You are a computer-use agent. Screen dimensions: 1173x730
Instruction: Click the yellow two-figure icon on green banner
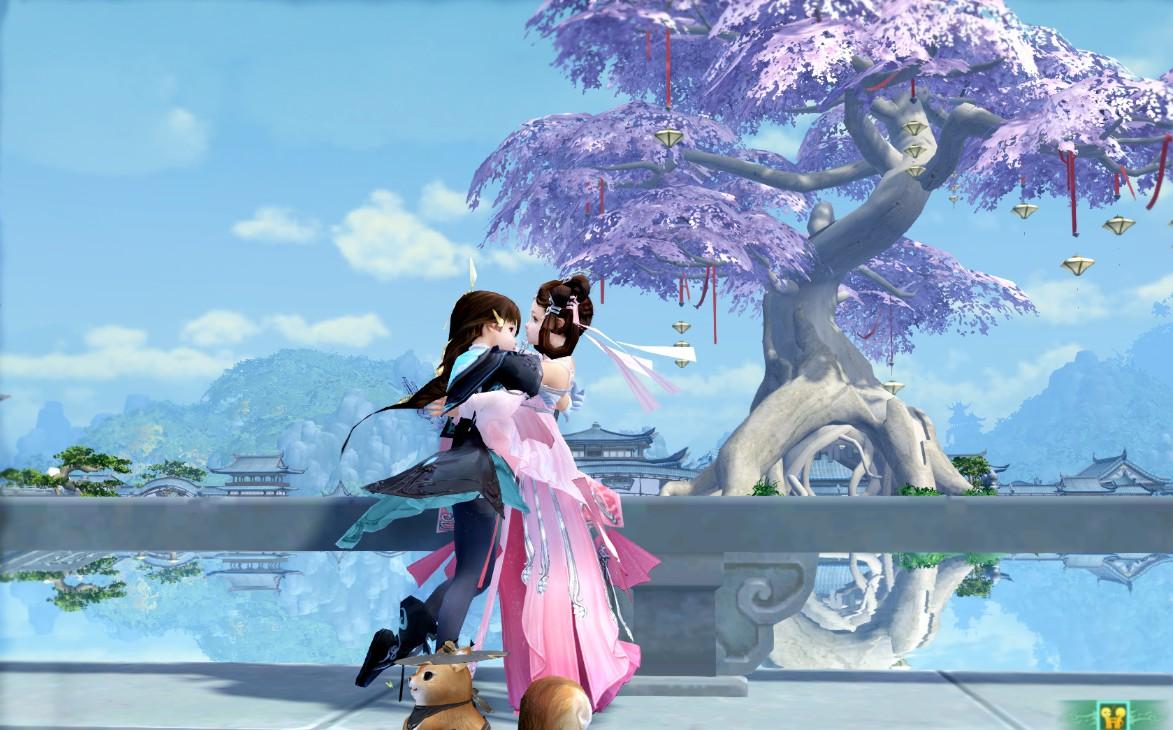pos(1115,716)
